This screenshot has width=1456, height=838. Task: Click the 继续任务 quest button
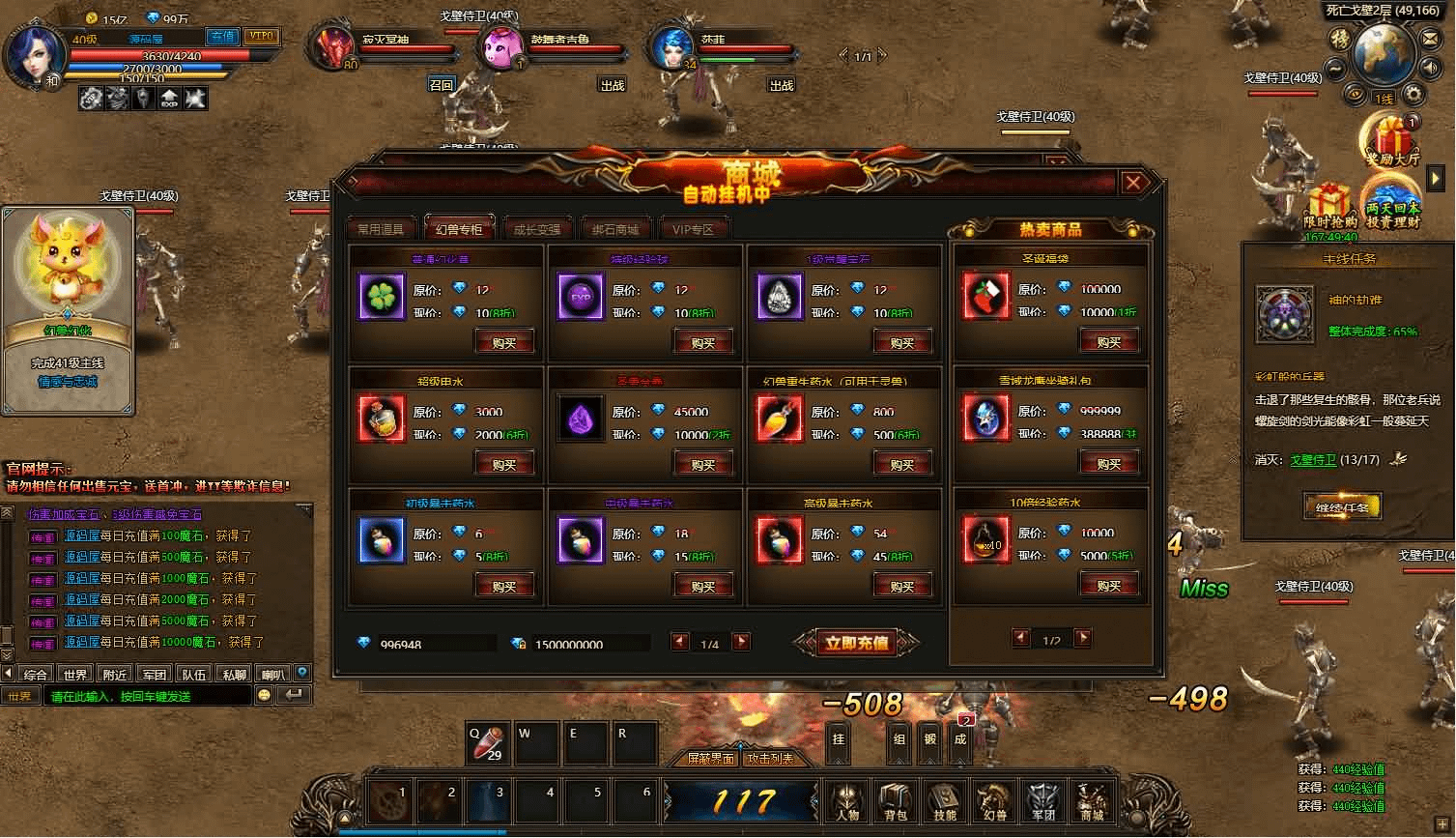coord(1342,506)
